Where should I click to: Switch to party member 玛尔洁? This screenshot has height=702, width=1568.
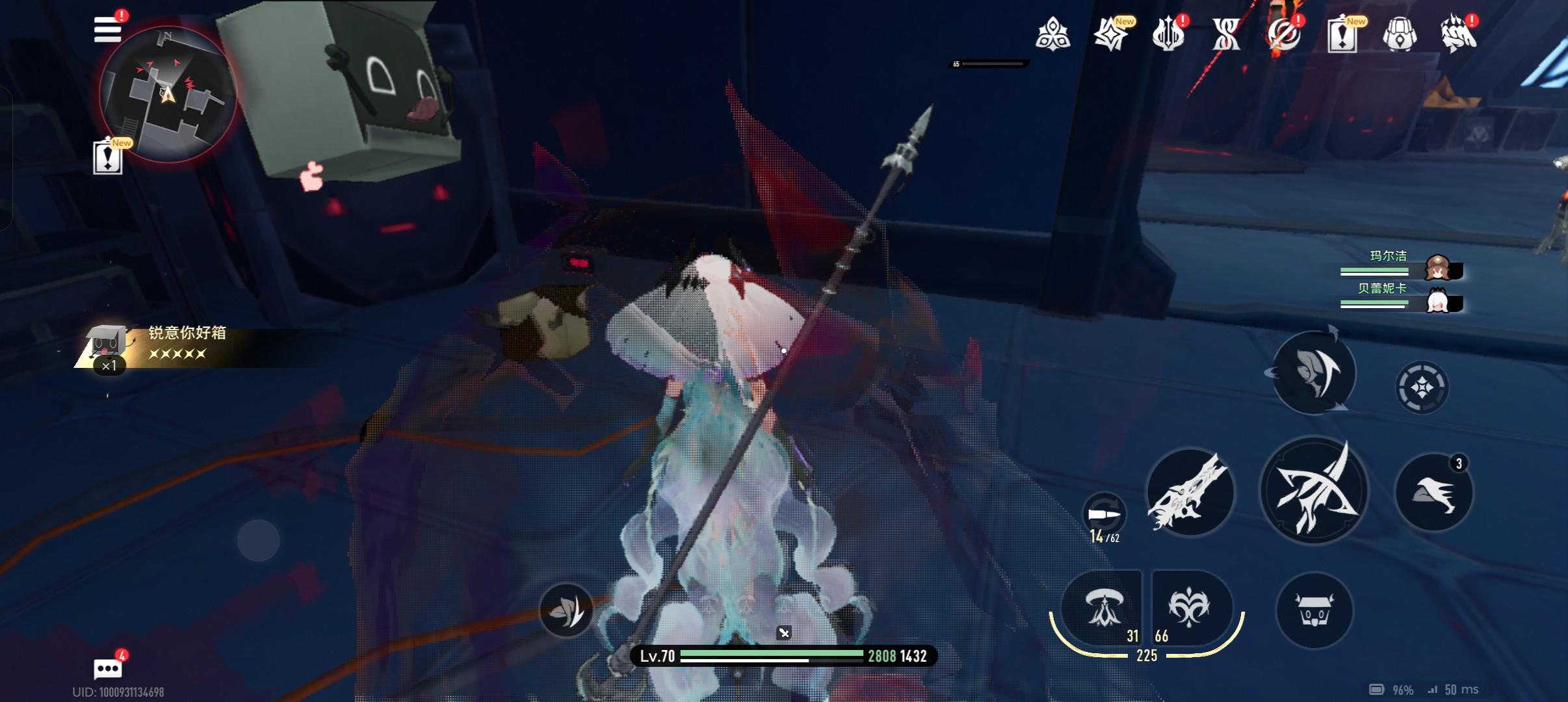click(1437, 267)
